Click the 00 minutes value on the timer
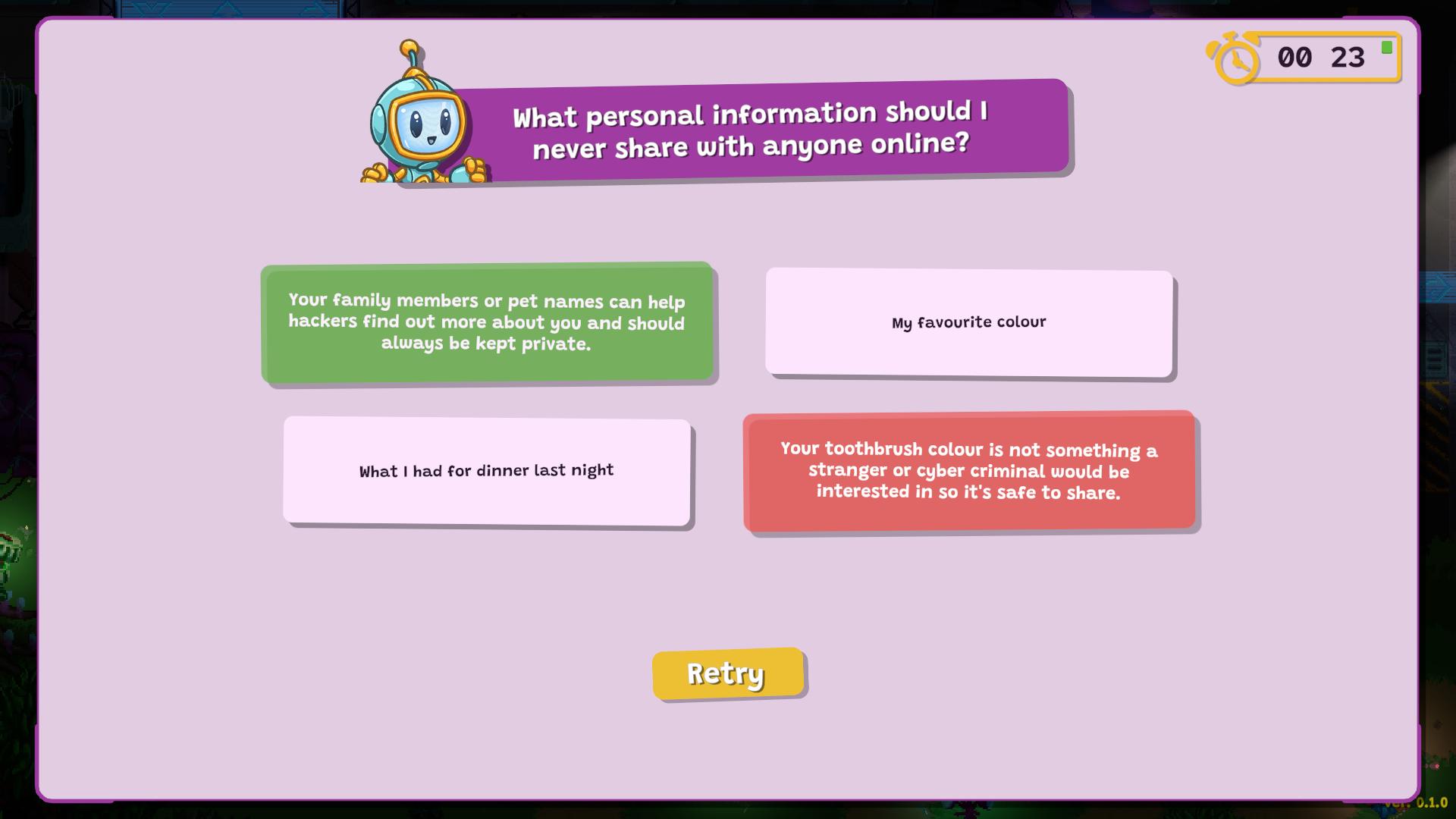 point(1294,58)
